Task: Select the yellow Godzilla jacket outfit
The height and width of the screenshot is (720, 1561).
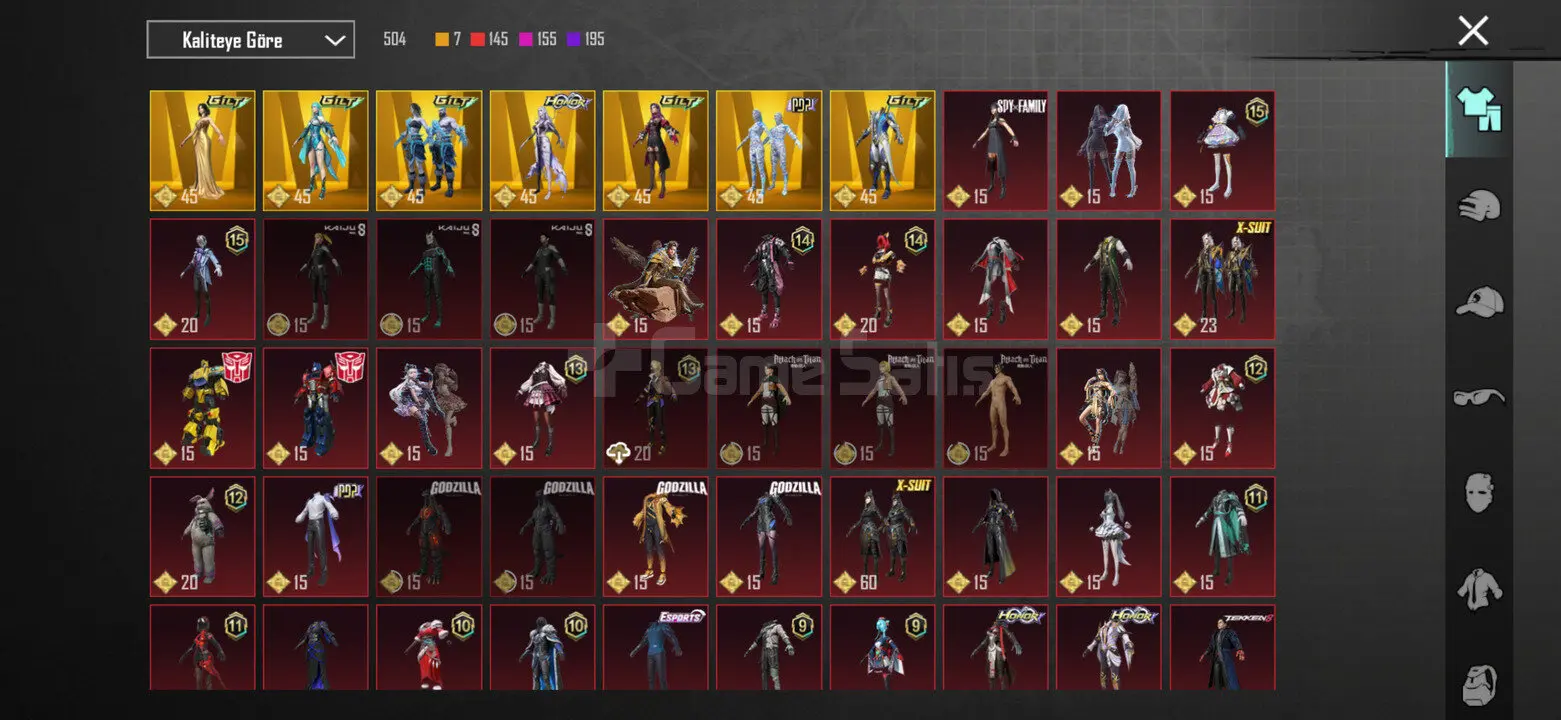Action: tap(655, 537)
